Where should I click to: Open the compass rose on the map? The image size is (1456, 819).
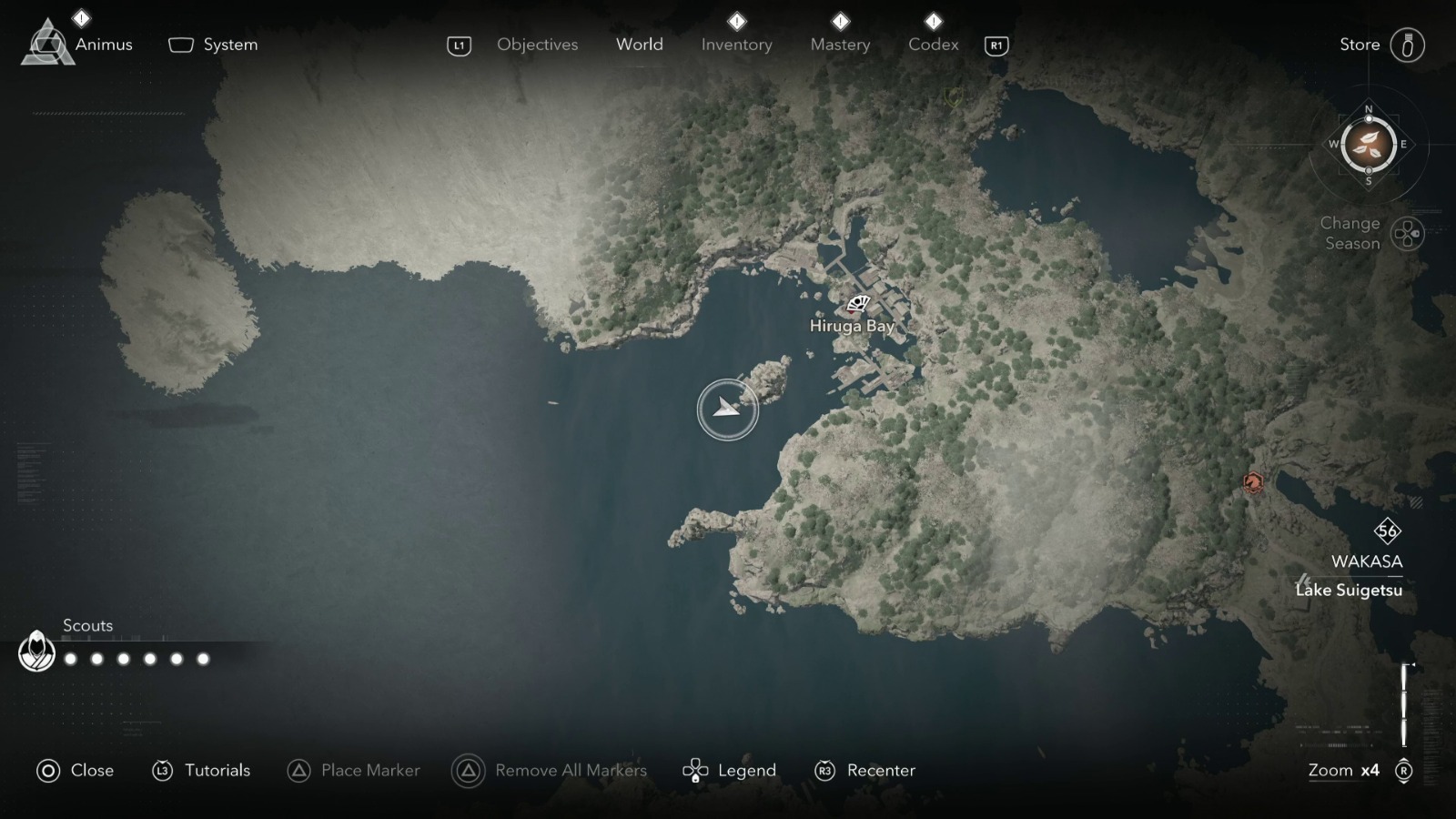pos(1367,146)
